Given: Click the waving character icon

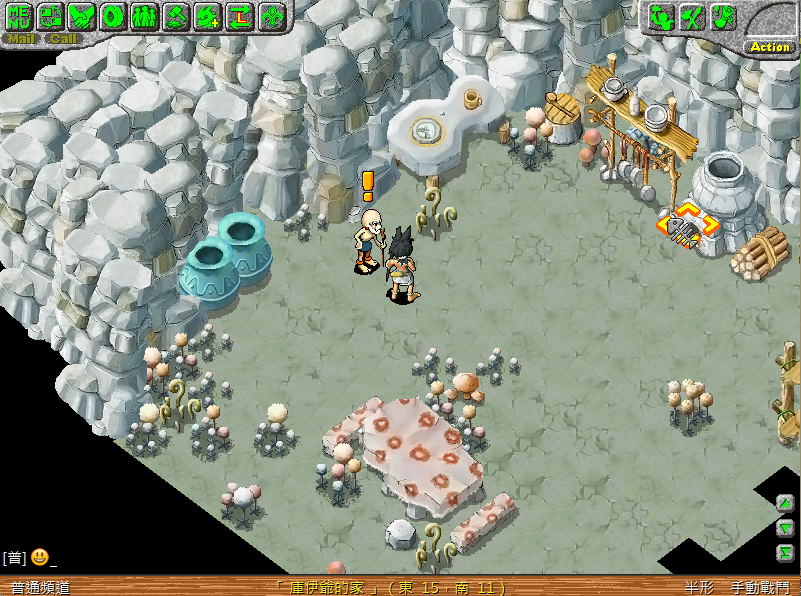Looking at the screenshot, I should click(x=660, y=16).
